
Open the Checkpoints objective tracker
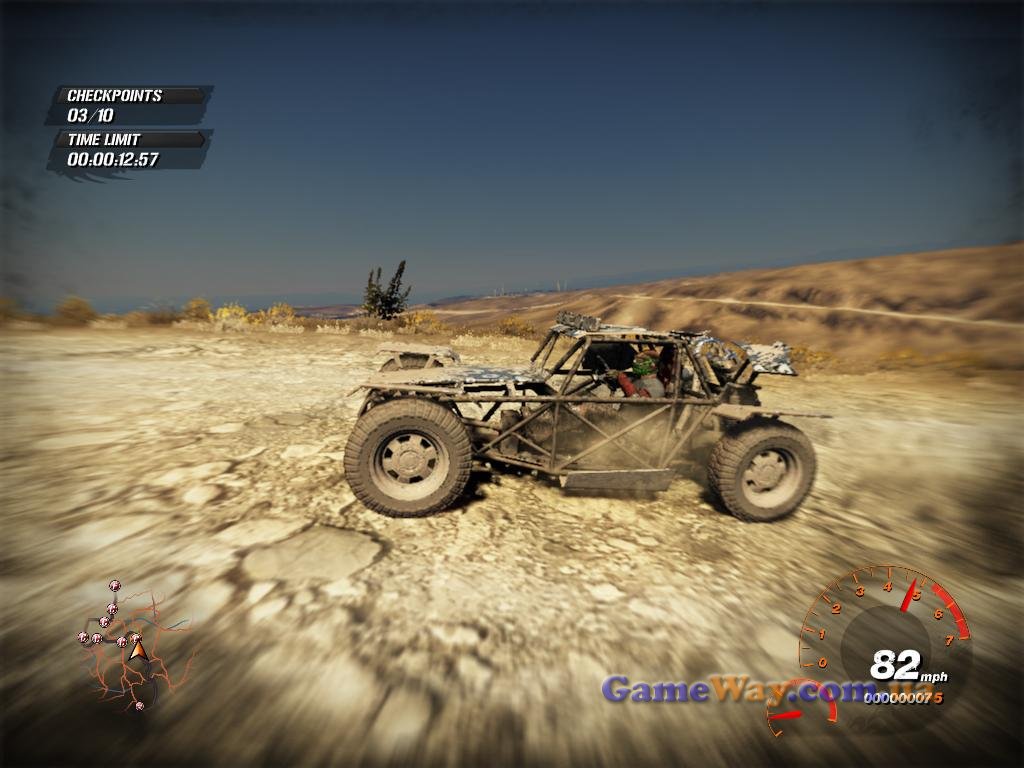click(x=130, y=105)
